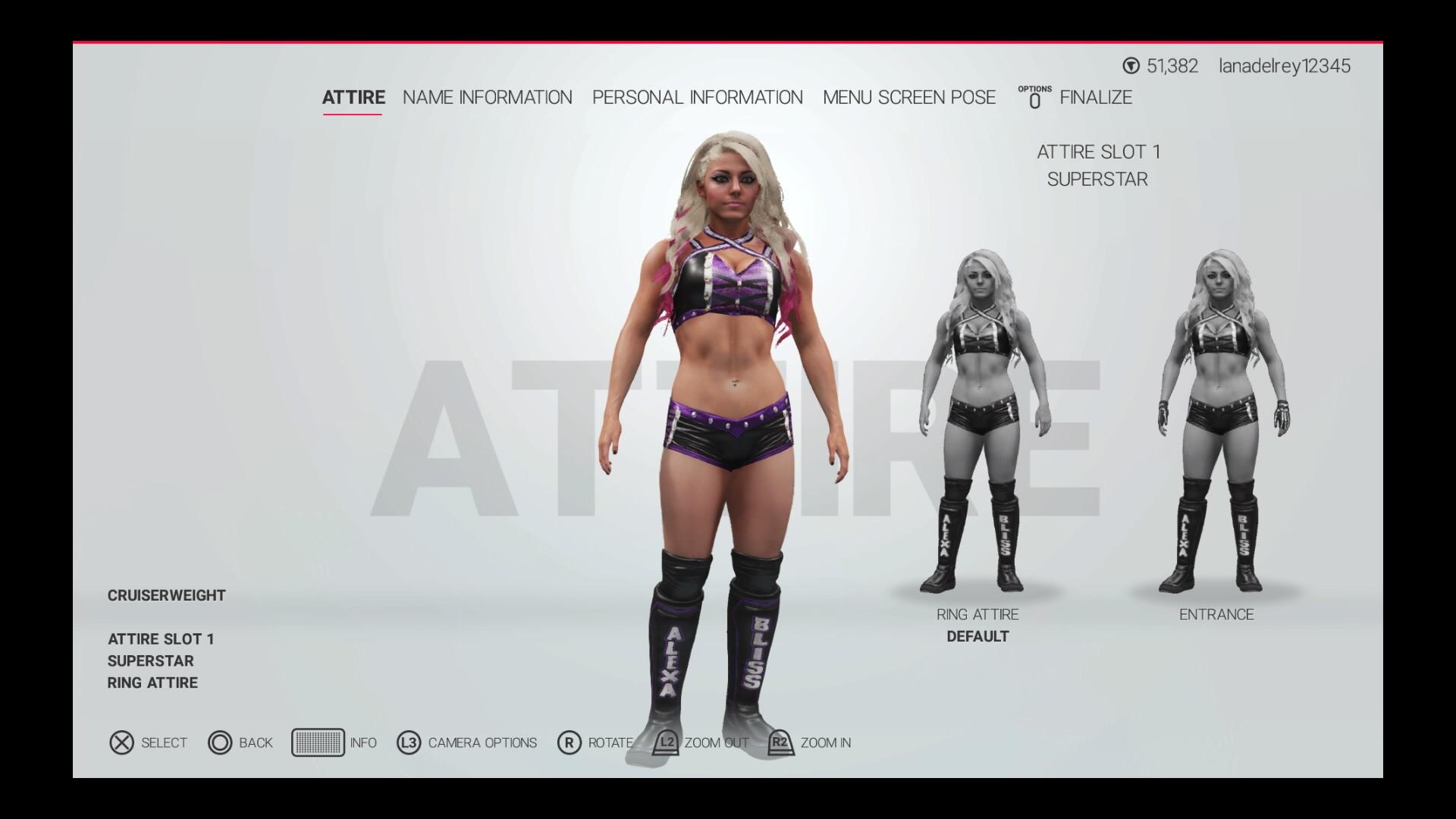Click the Cruiserweight class label
The image size is (1456, 819).
coord(165,595)
